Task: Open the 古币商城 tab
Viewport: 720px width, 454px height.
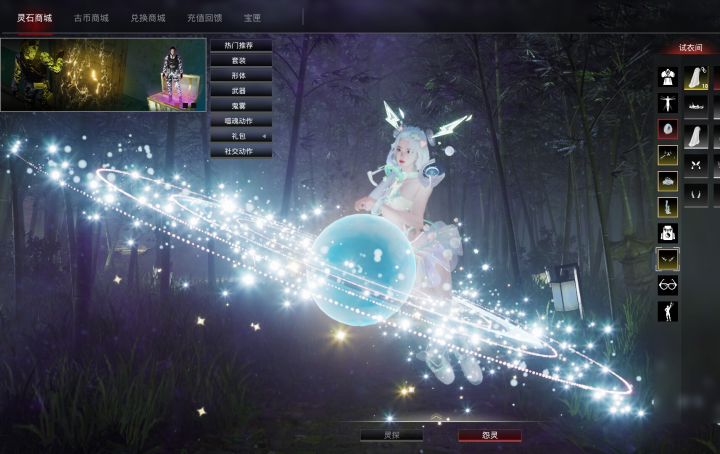Action: pos(92,18)
